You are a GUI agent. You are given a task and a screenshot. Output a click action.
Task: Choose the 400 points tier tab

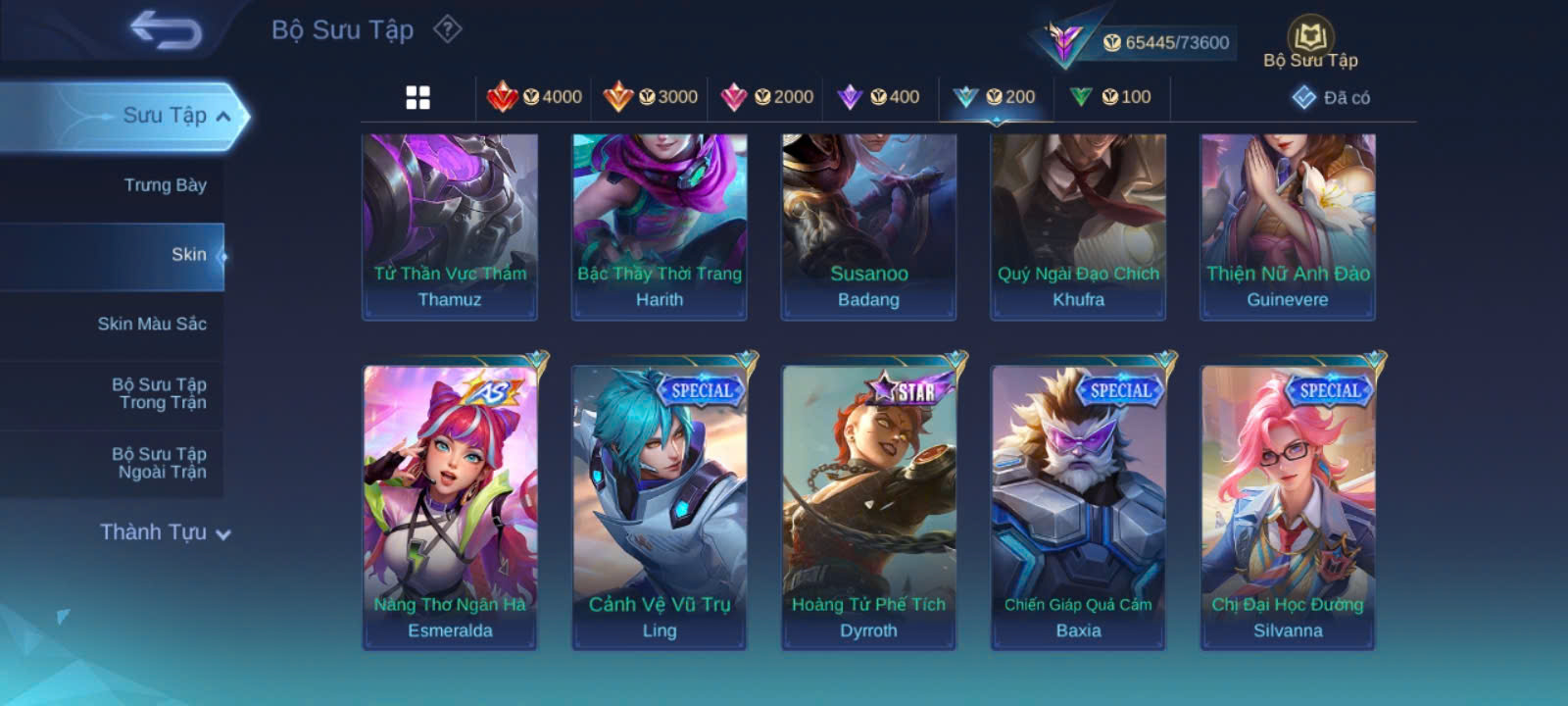coord(879,97)
